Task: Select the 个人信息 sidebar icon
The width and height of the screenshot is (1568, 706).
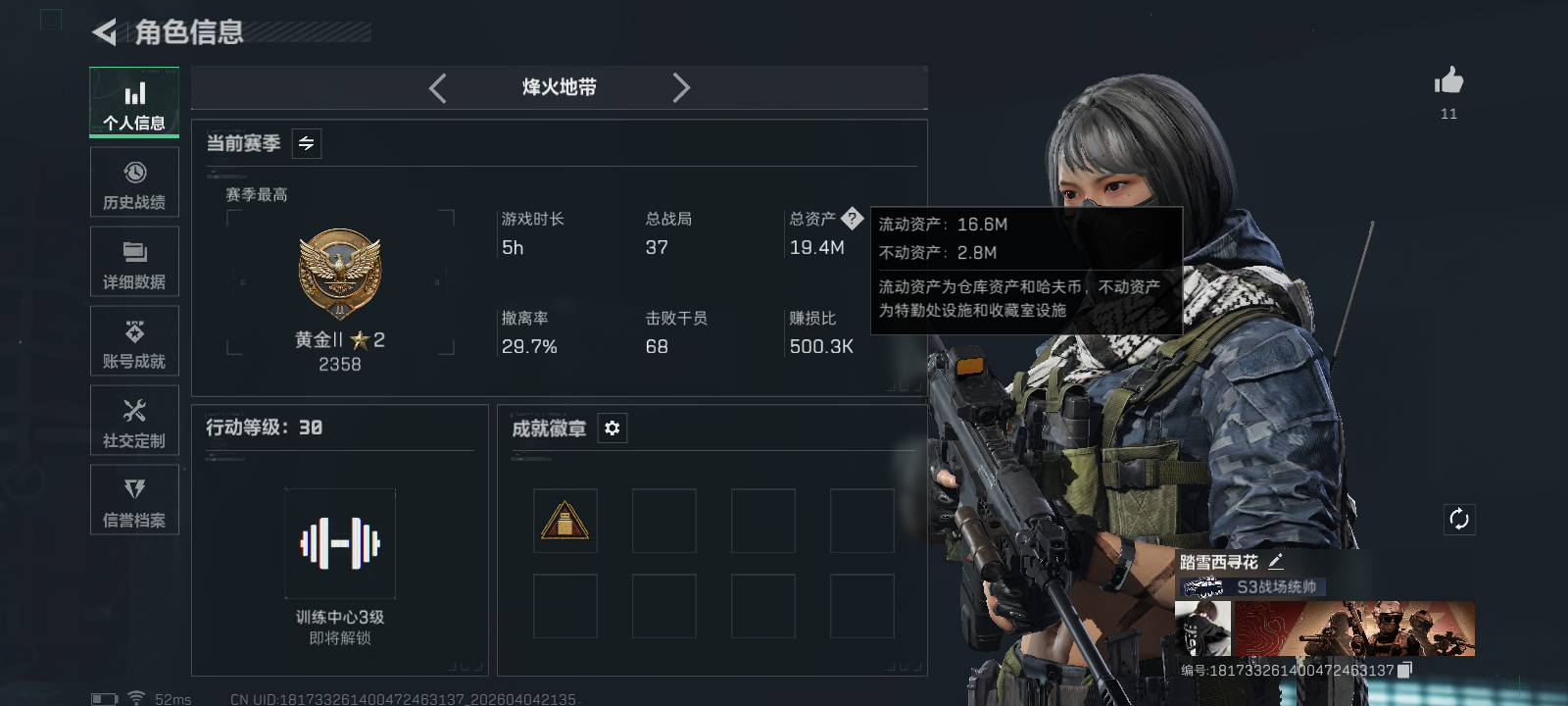Action: [134, 102]
